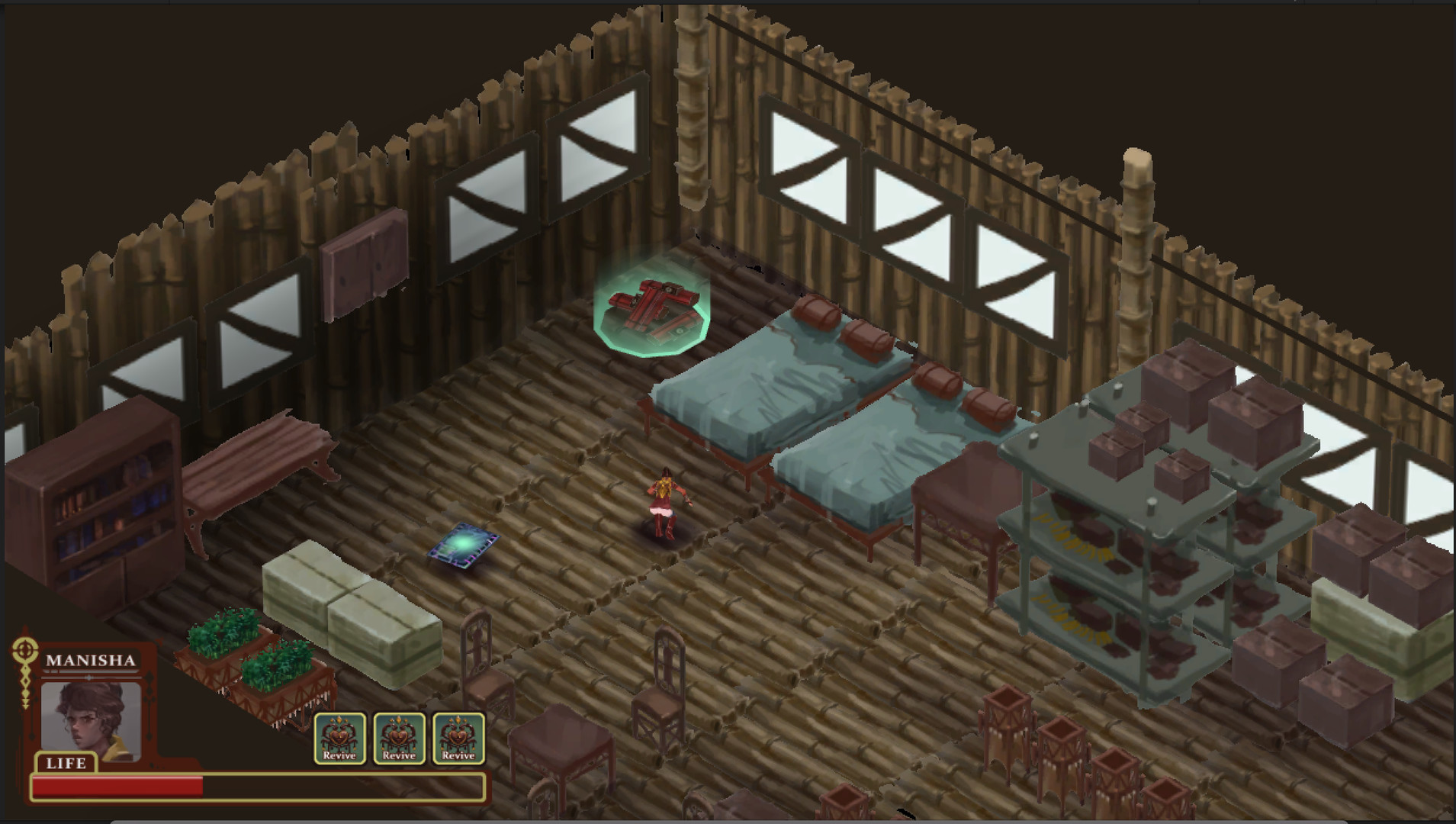The width and height of the screenshot is (1456, 824).
Task: Click the leftmost Revive icon
Action: [340, 737]
